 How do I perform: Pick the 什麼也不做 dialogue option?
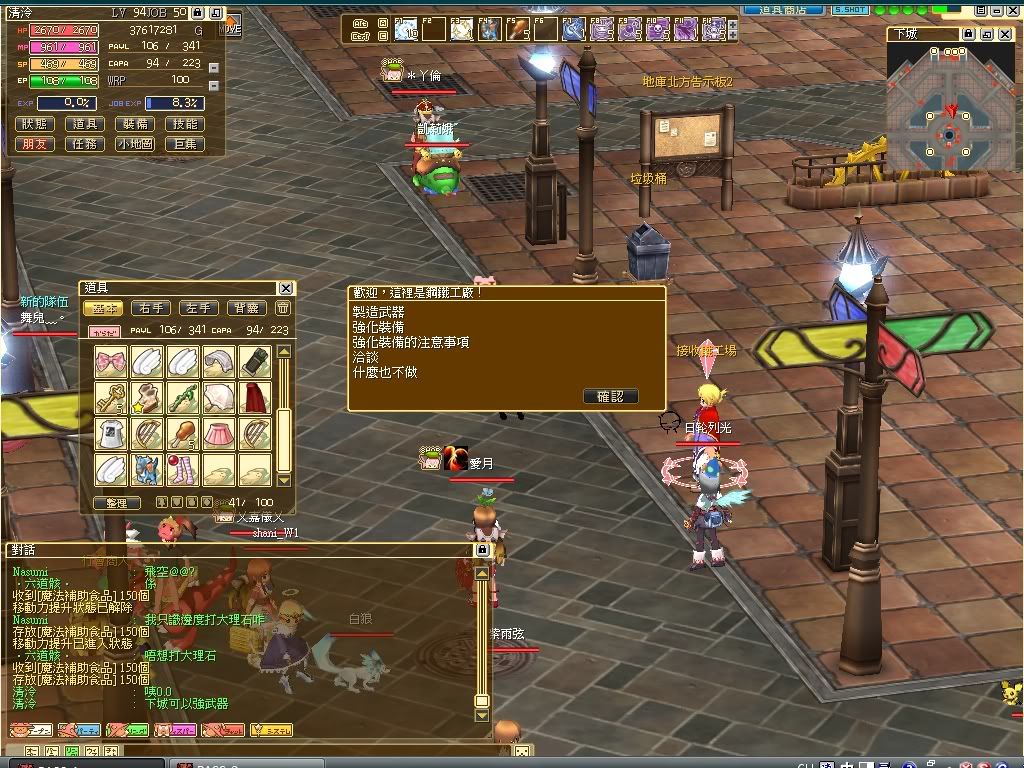[x=385, y=372]
